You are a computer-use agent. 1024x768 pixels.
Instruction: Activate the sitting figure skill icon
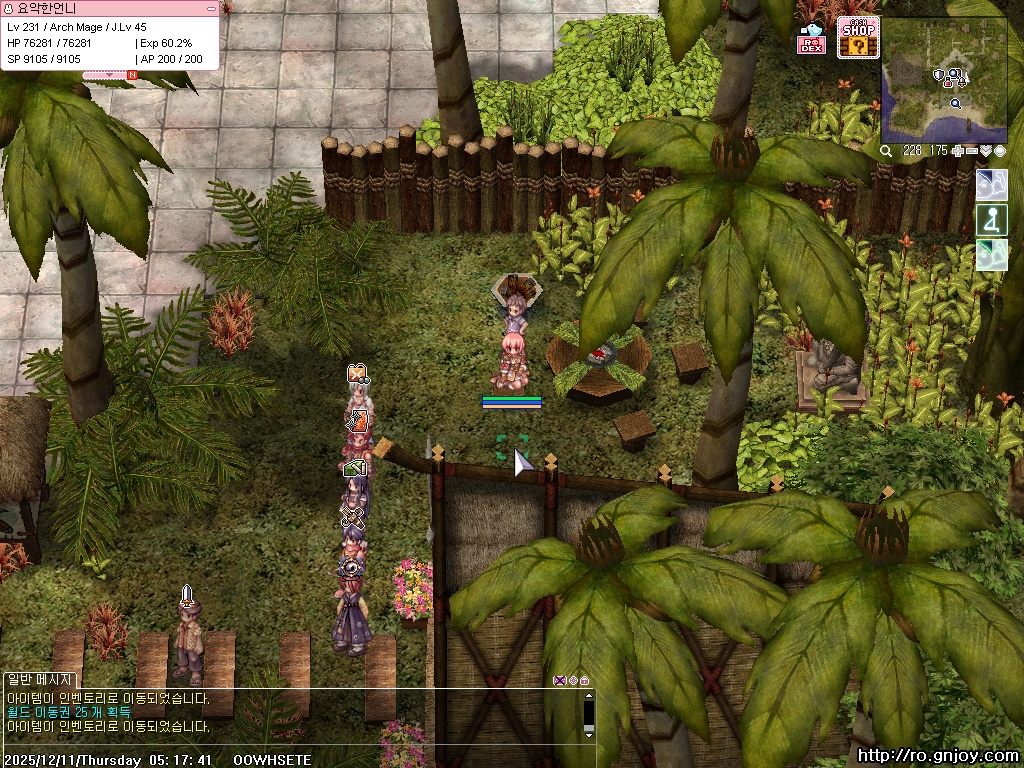pos(991,220)
